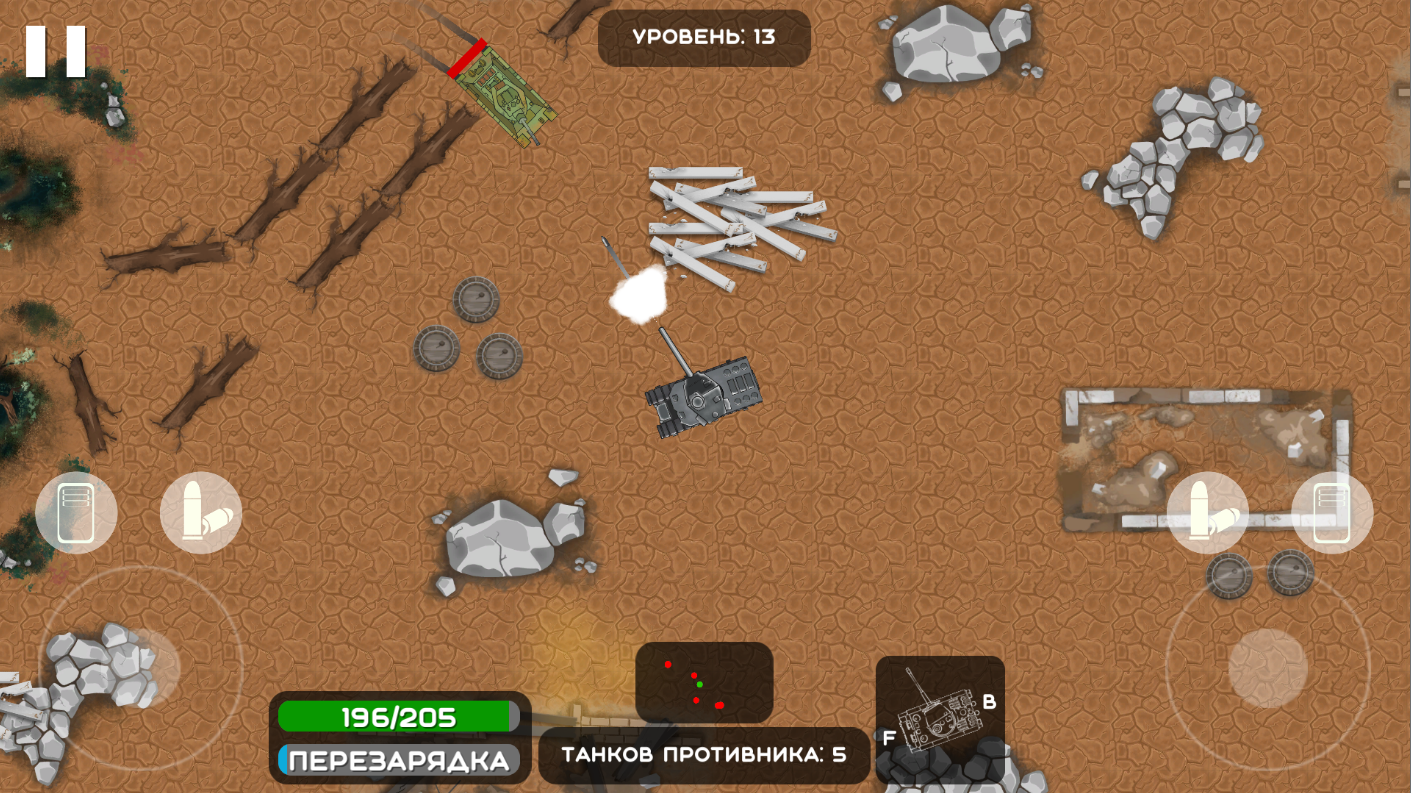Screen dimensions: 1411x793
Task: Tap the УРОВЕНЬ: 13 level banner
Action: coord(703,35)
